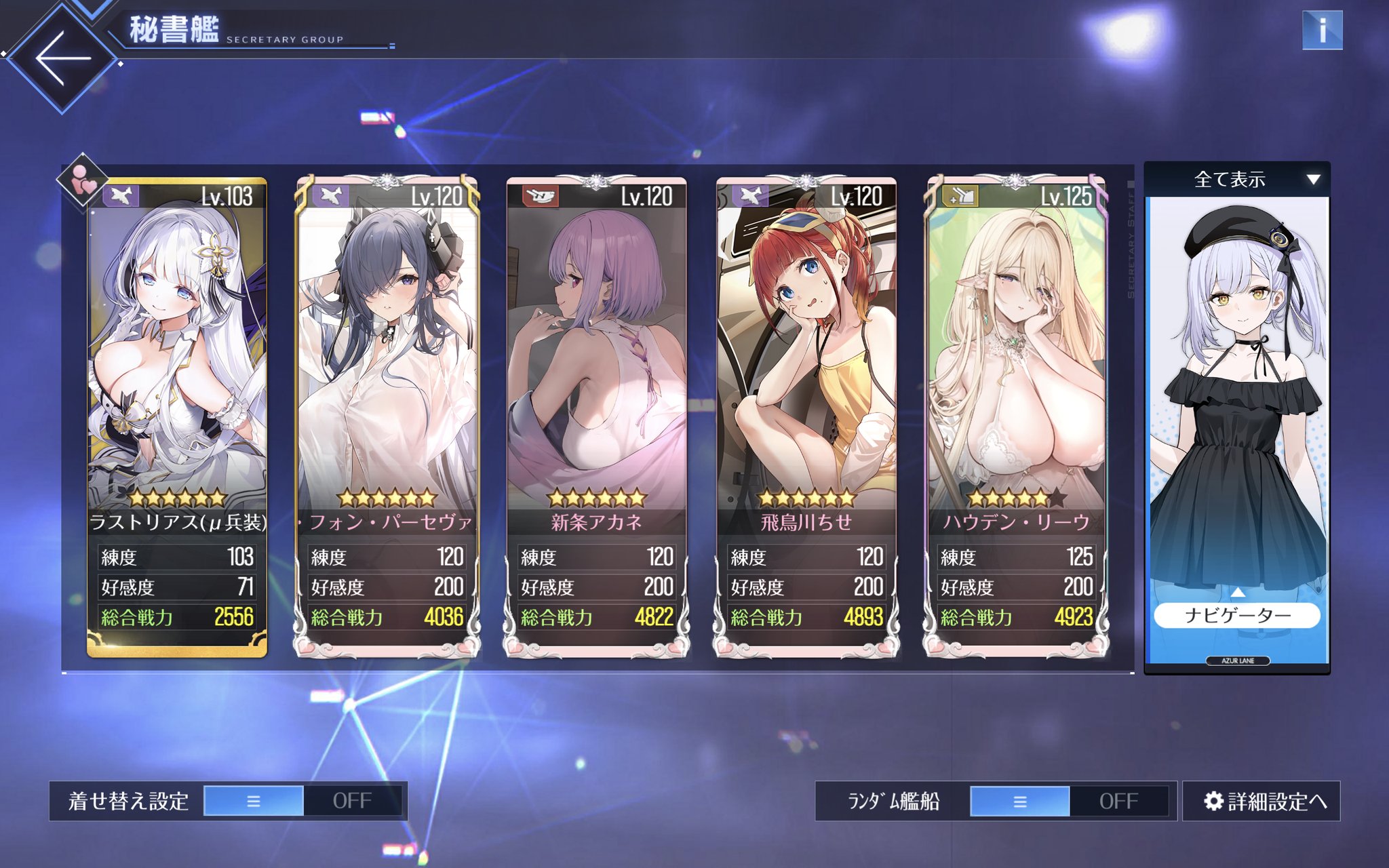Screen dimensions: 1389x868
Task: Open 詳細設定へ detailed settings
Action: click(1262, 801)
